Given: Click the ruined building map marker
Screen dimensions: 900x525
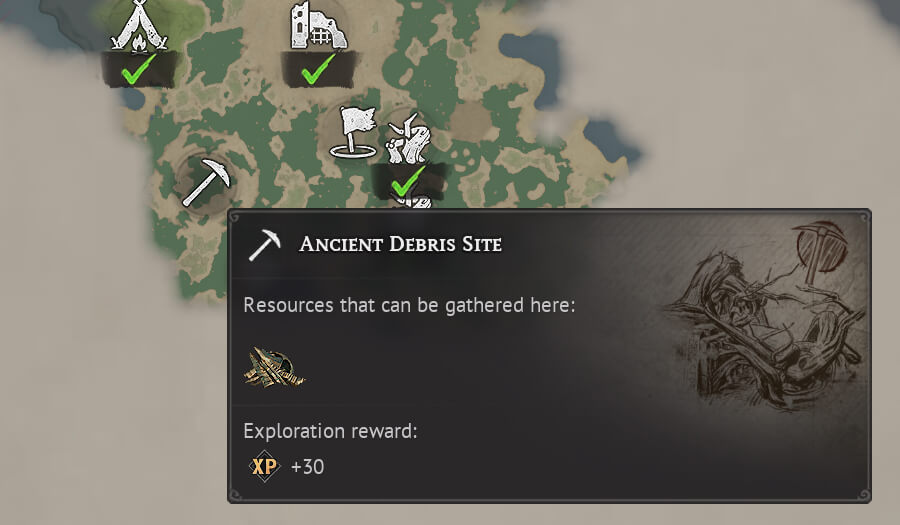Looking at the screenshot, I should click(317, 26).
